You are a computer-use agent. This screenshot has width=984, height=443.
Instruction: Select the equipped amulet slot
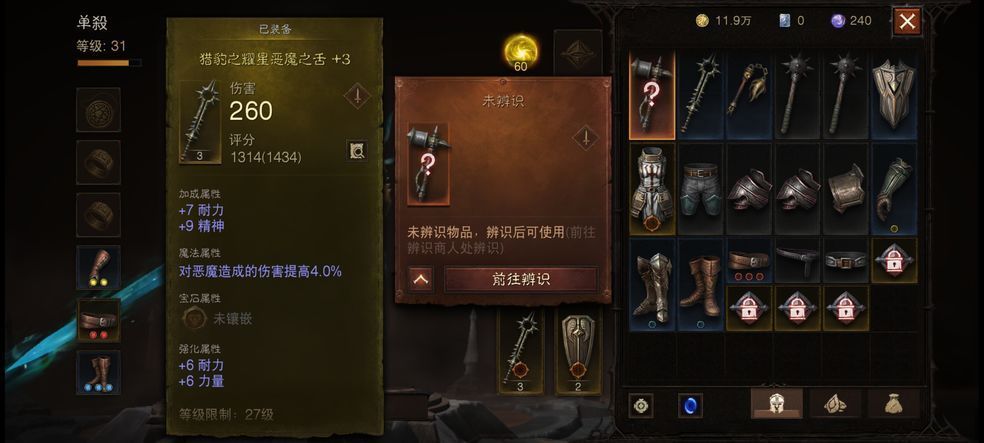coord(98,109)
